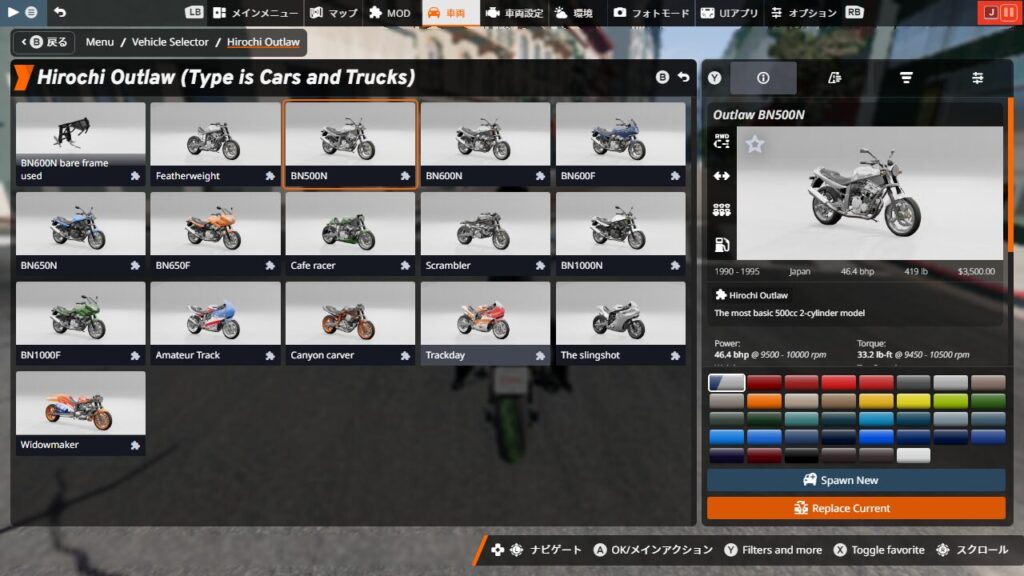Switch to the filter funnel tab
This screenshot has width=1024, height=576.
click(906, 78)
